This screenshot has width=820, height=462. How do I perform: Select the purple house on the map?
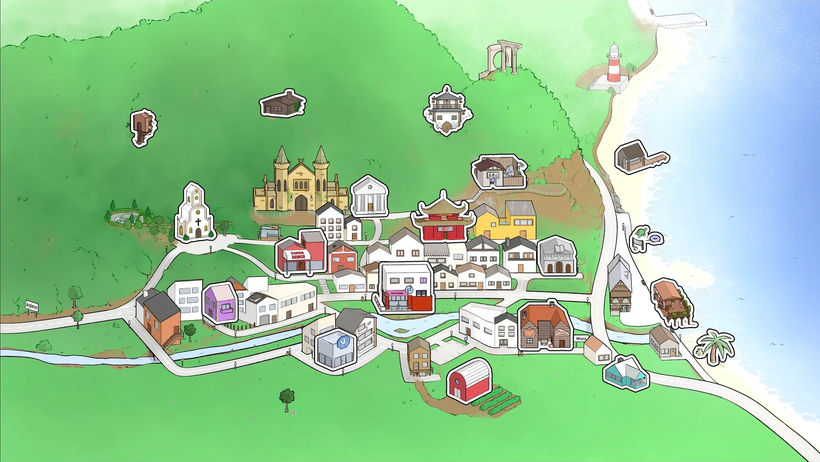pyautogui.click(x=220, y=302)
